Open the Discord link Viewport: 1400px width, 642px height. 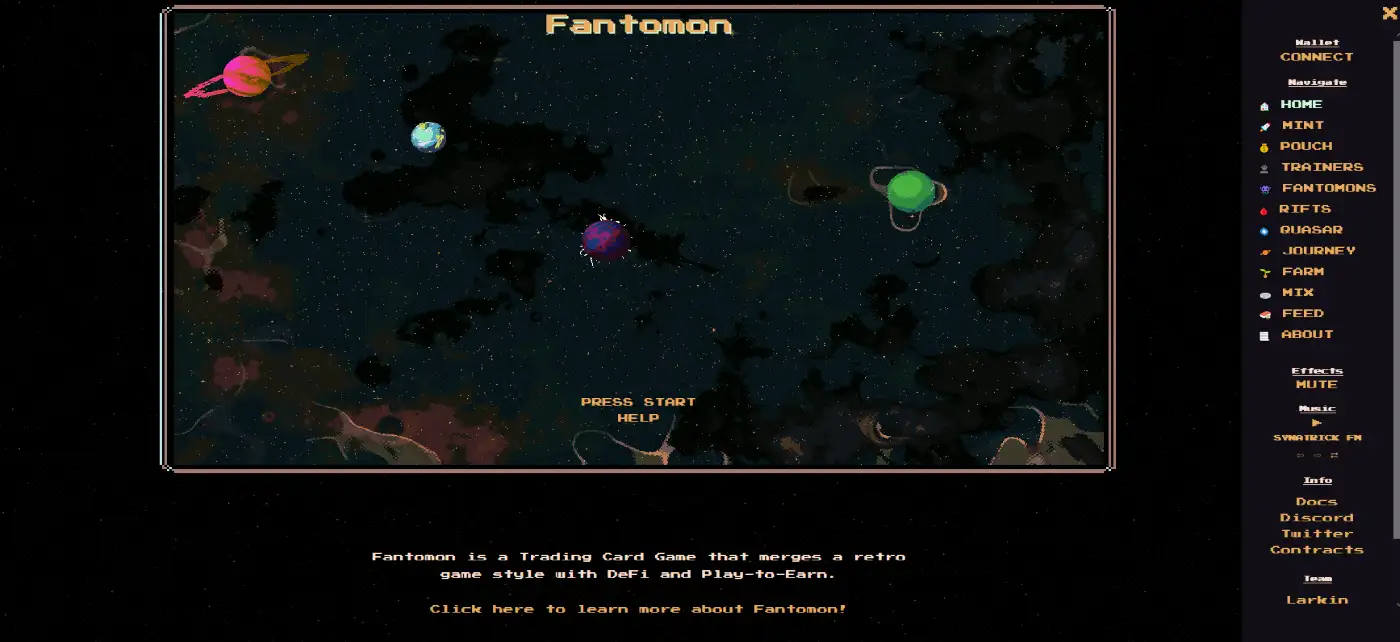[1316, 518]
